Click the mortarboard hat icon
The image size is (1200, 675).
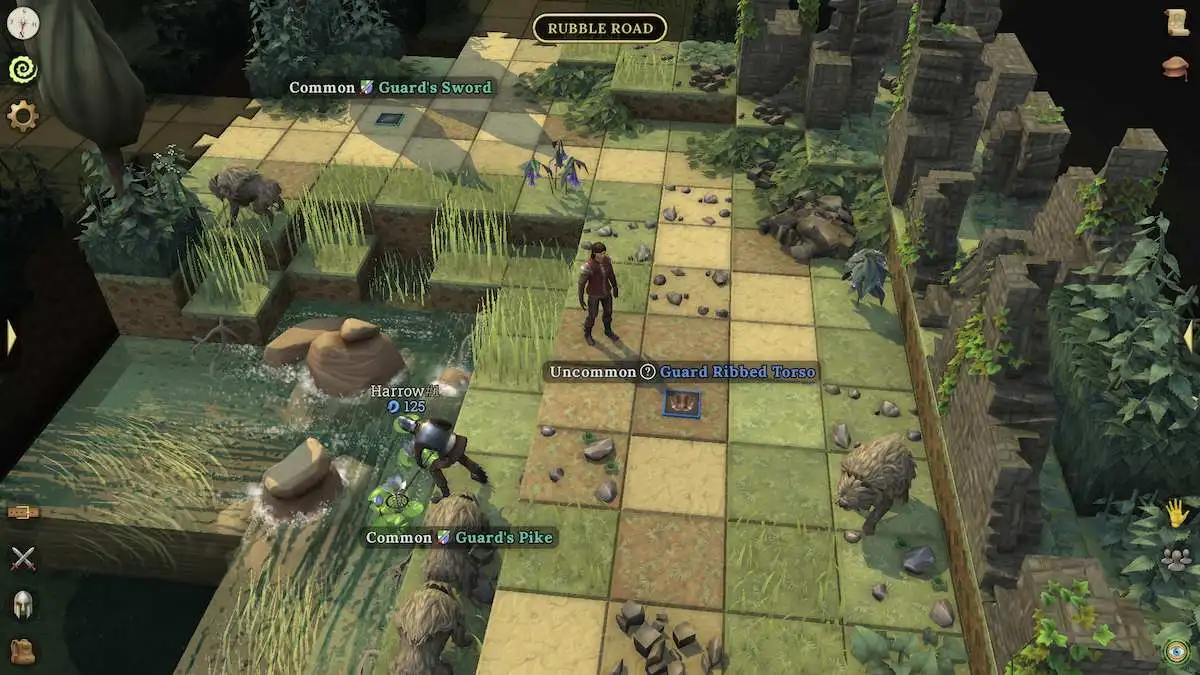(1177, 67)
